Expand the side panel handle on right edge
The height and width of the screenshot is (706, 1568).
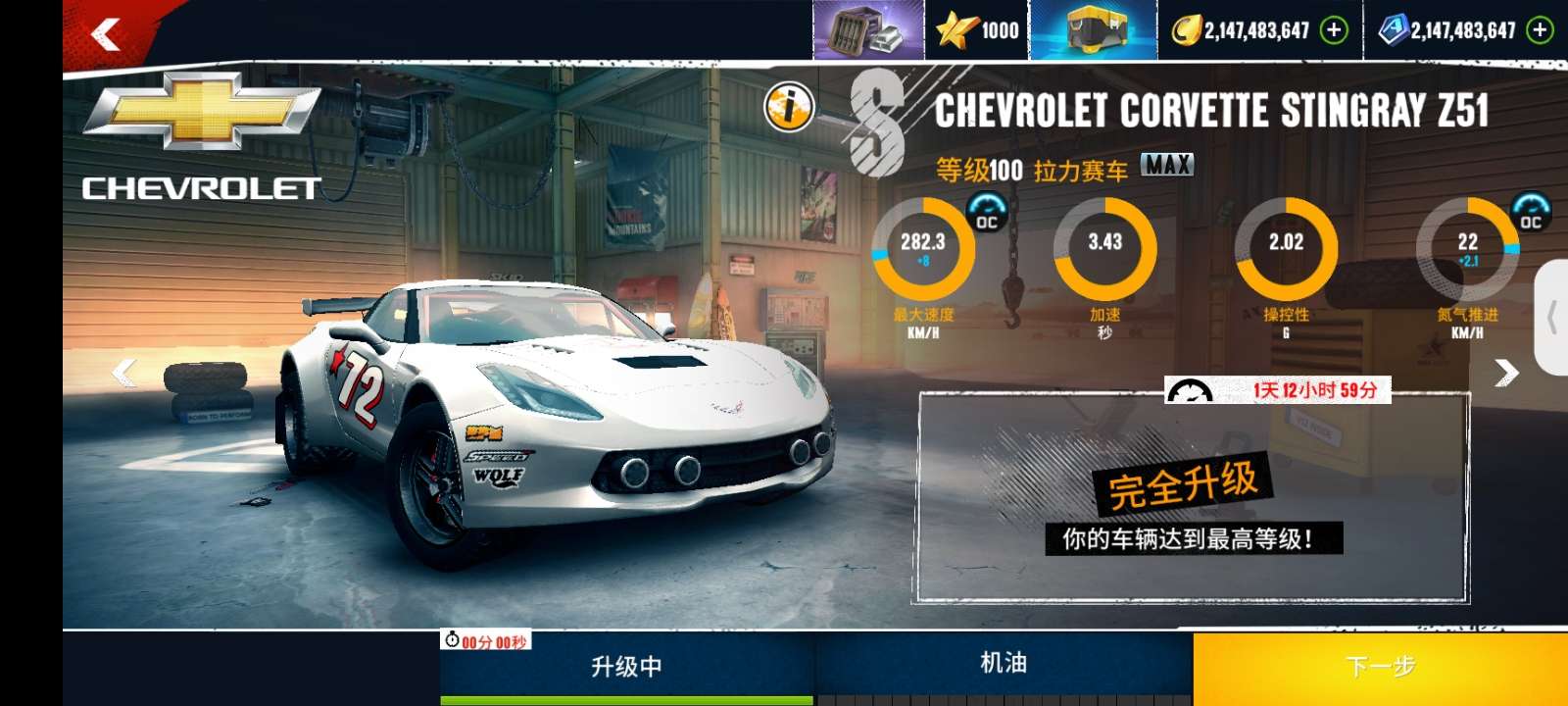(1552, 318)
